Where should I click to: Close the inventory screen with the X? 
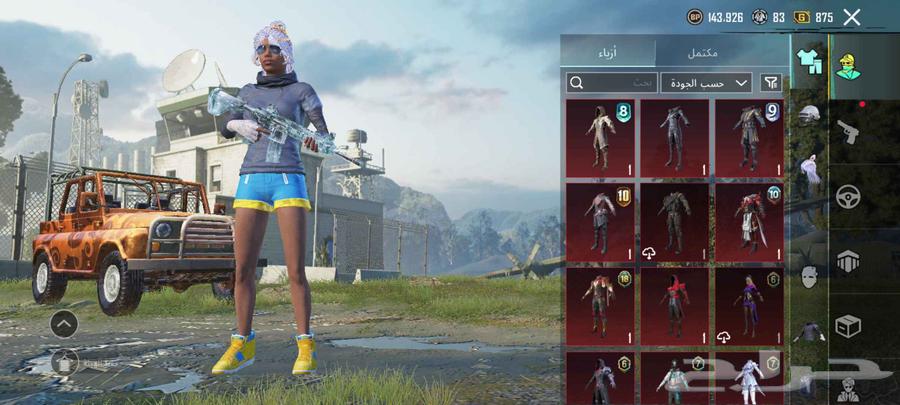(852, 17)
